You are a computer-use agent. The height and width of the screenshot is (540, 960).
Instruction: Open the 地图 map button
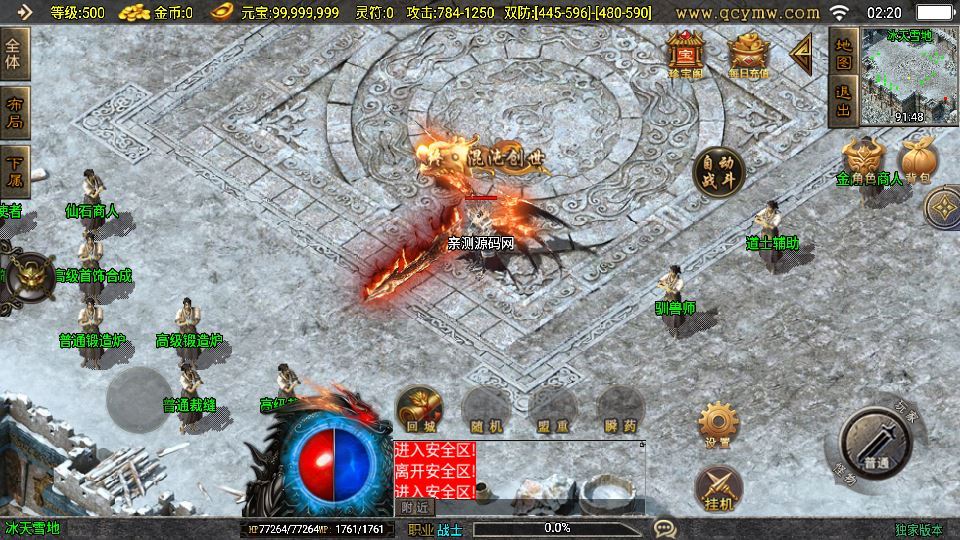(843, 52)
